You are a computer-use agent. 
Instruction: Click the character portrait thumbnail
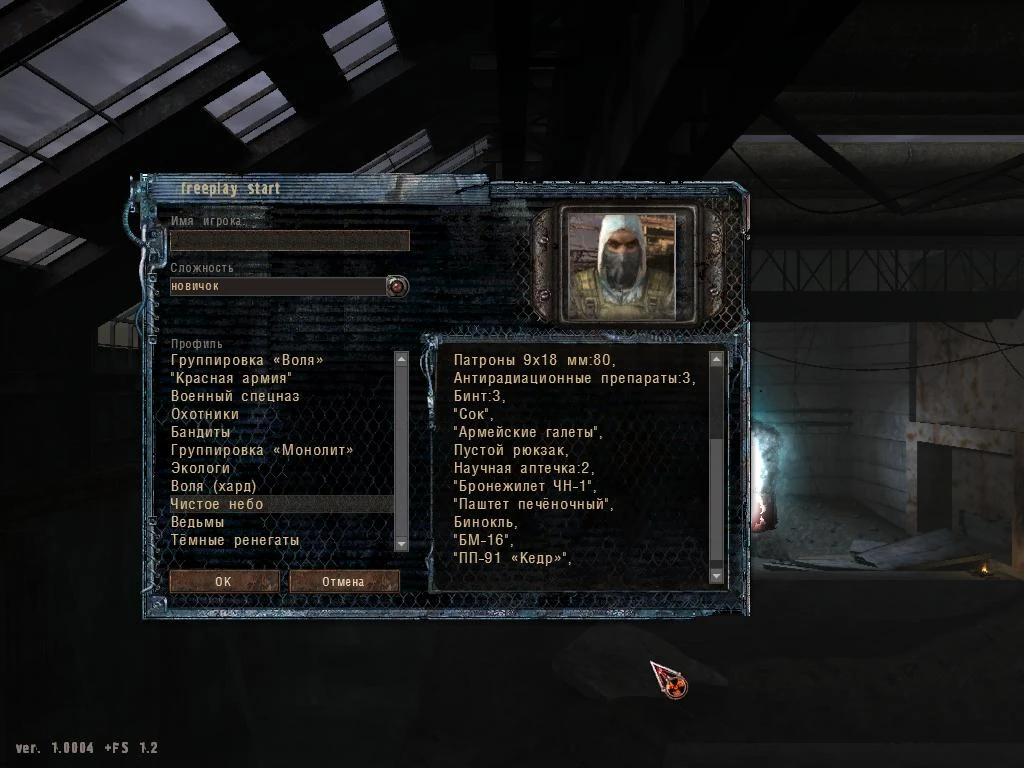click(628, 266)
